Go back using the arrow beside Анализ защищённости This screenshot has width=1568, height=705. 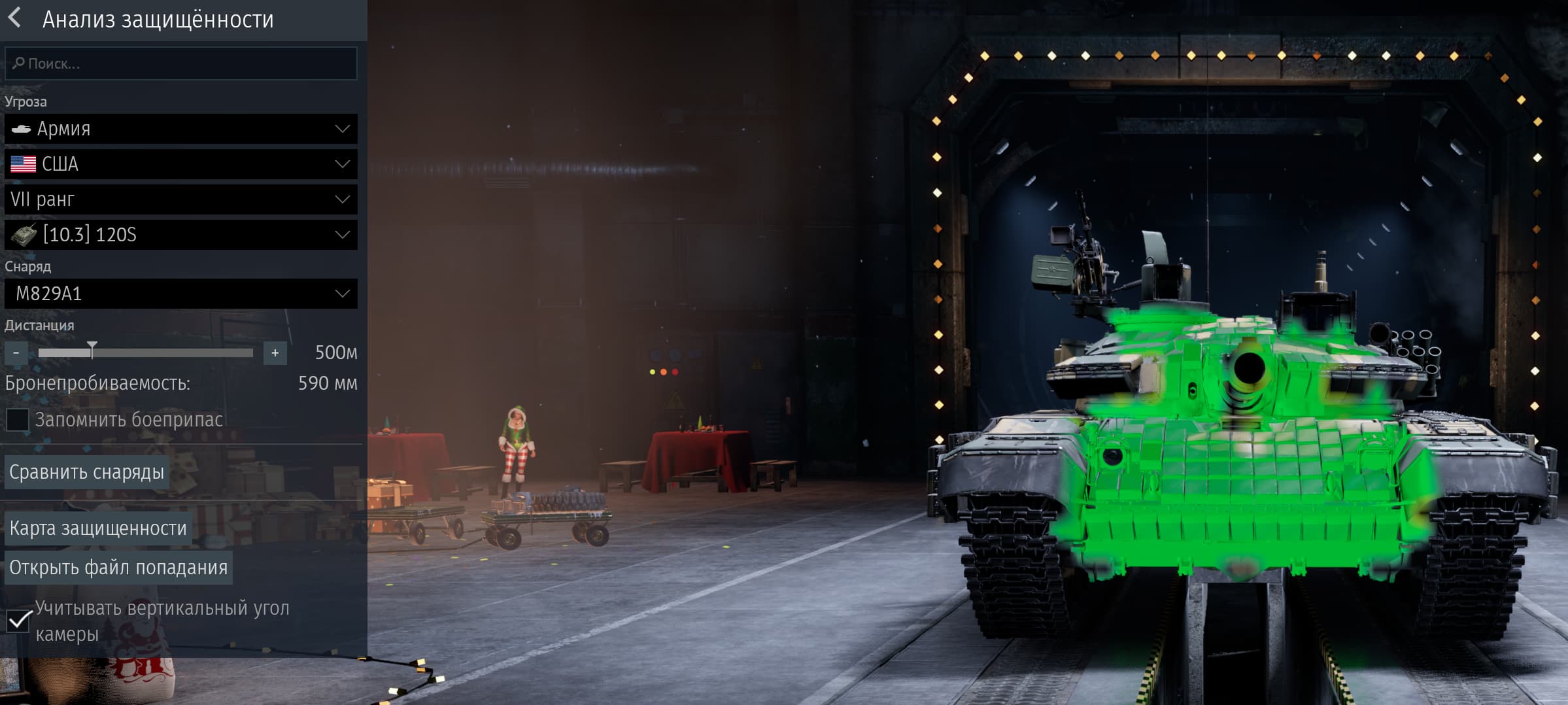[14, 18]
